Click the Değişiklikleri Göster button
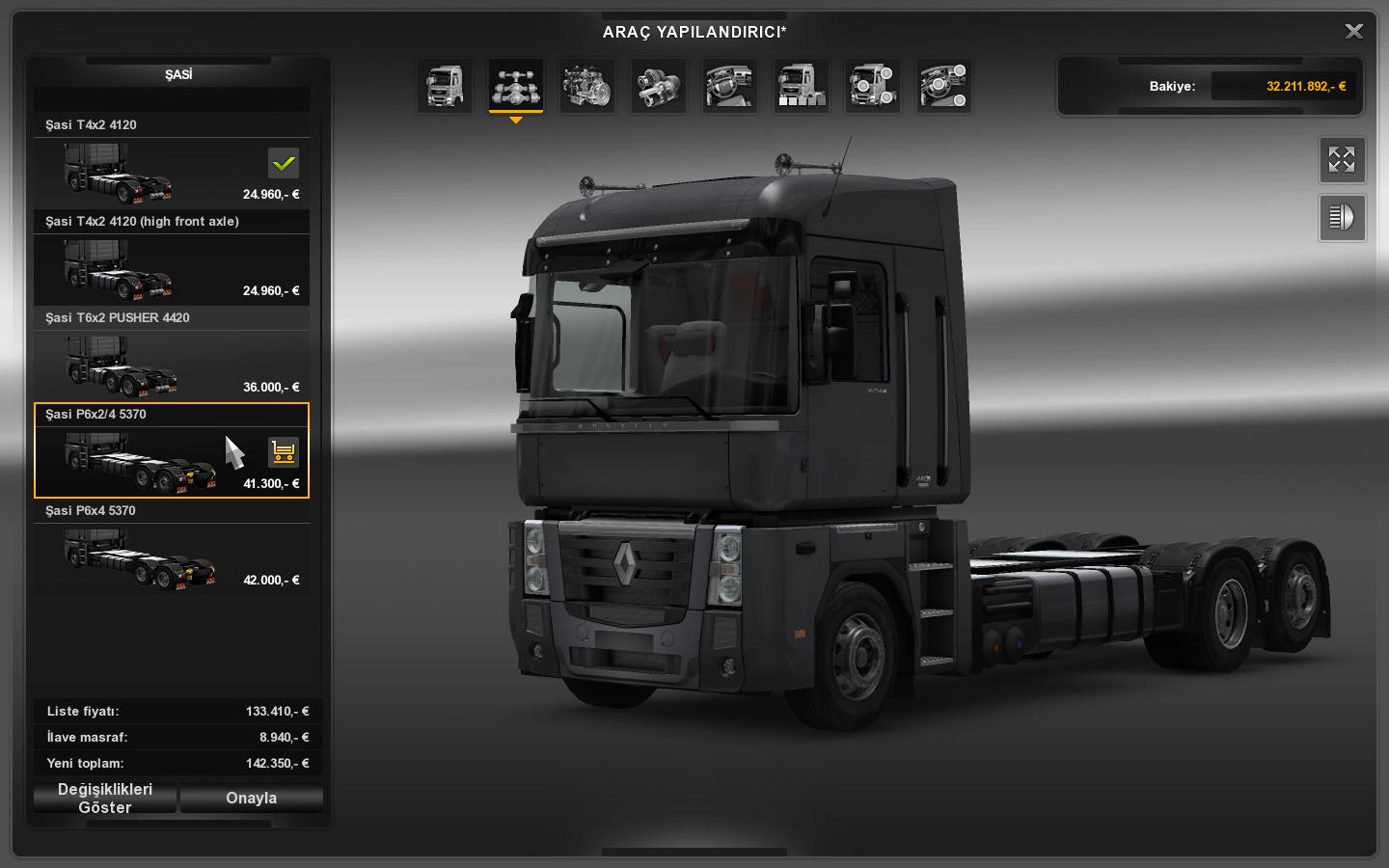 pyautogui.click(x=105, y=798)
